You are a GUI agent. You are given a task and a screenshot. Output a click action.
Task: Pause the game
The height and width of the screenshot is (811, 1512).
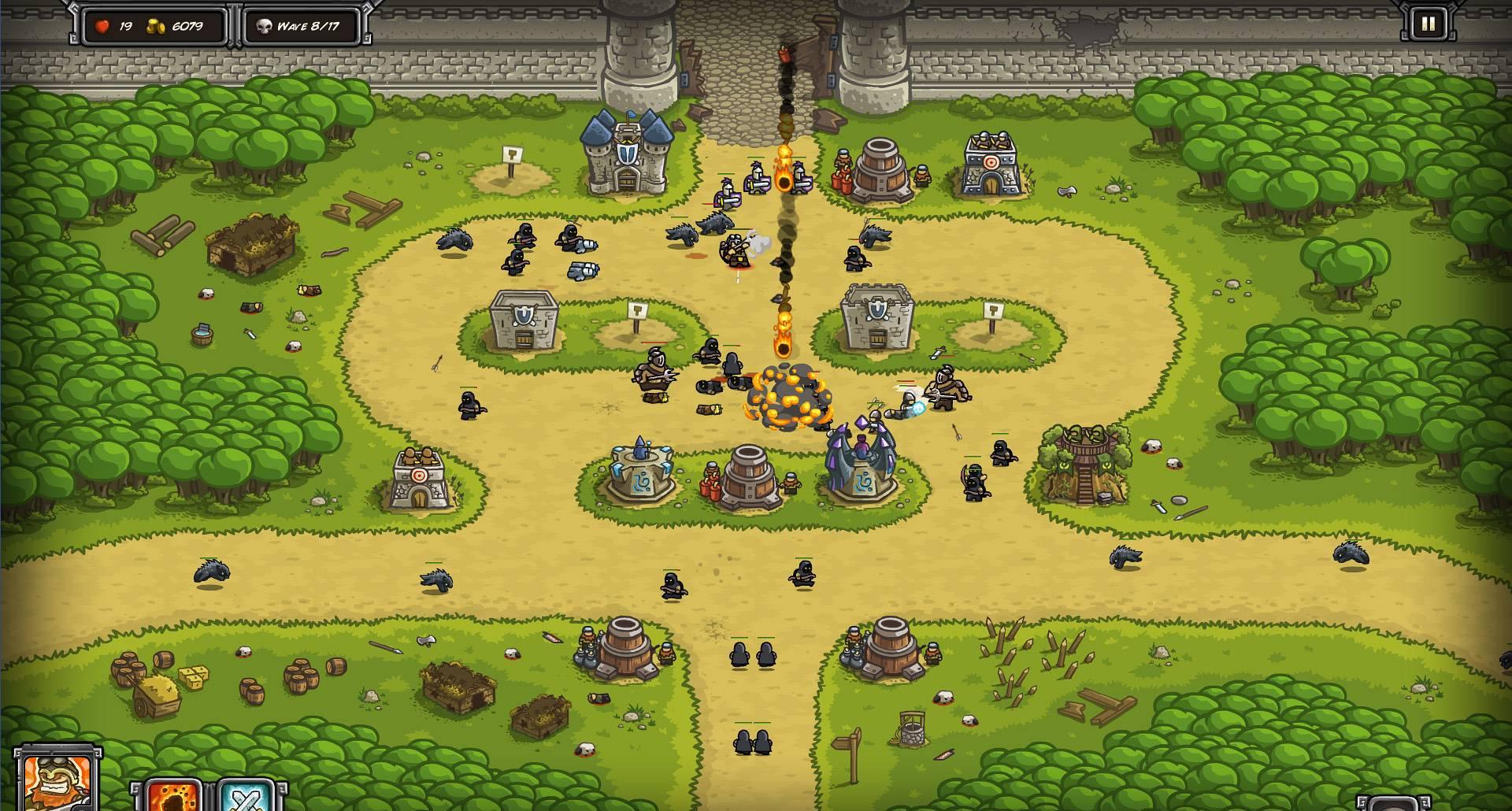click(x=1427, y=24)
